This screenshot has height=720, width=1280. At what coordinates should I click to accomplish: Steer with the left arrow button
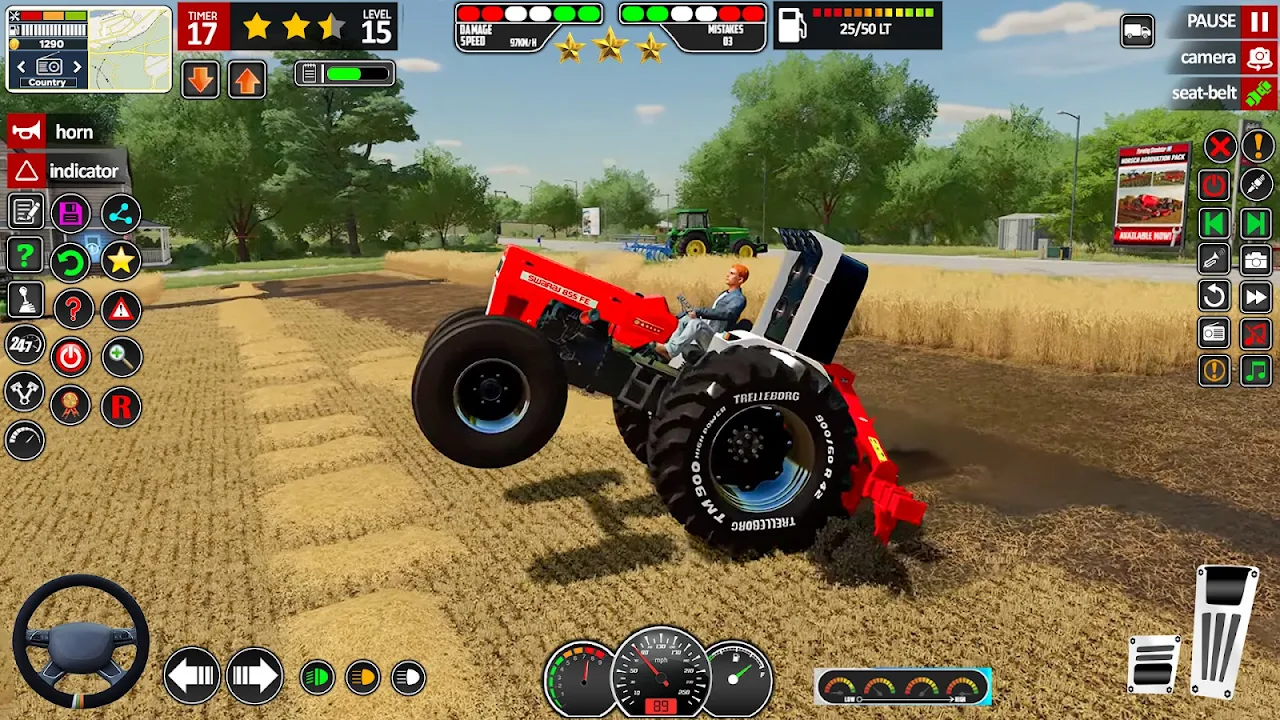point(191,676)
